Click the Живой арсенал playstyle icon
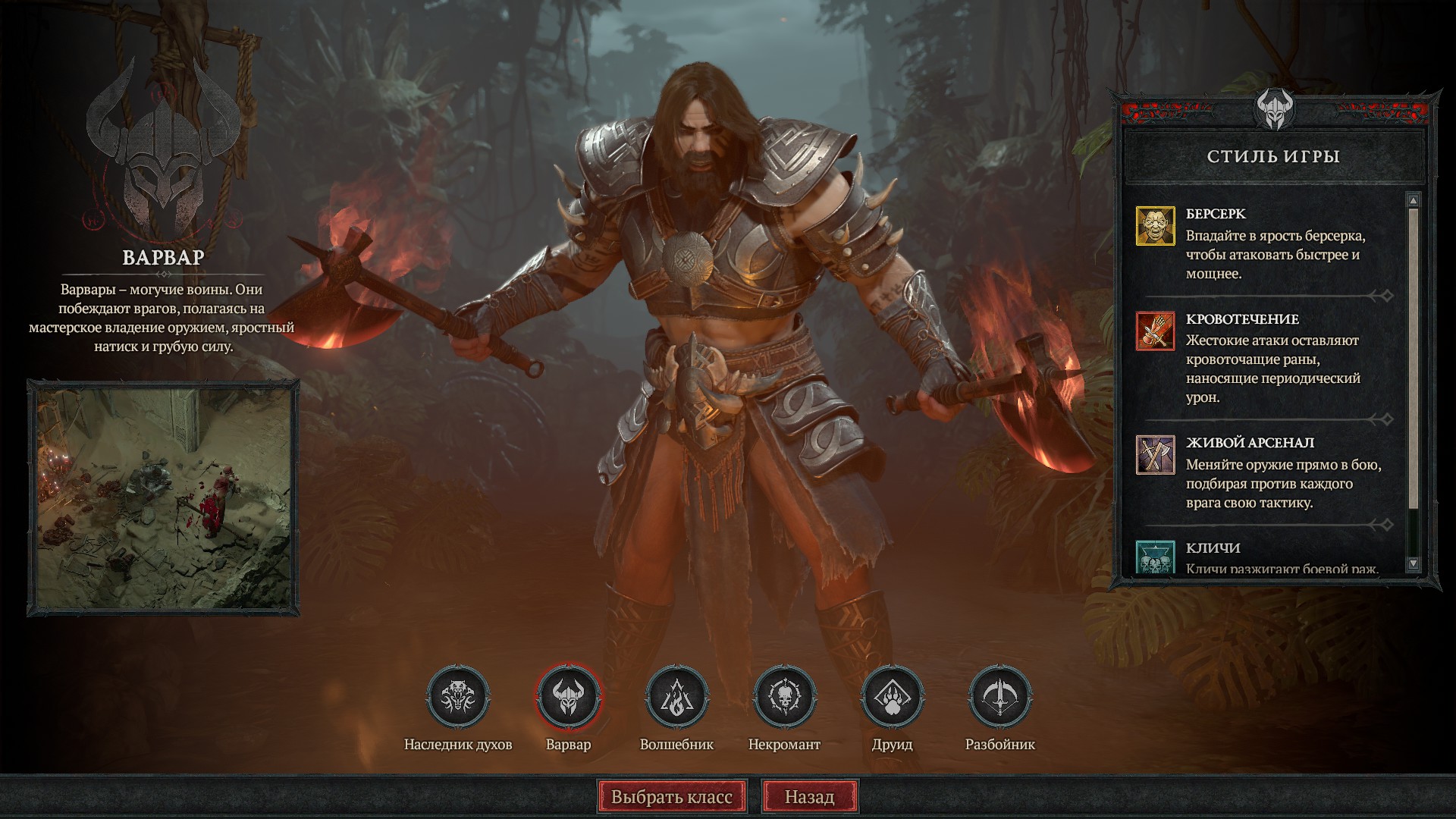Viewport: 1456px width, 819px height. coord(1155,454)
